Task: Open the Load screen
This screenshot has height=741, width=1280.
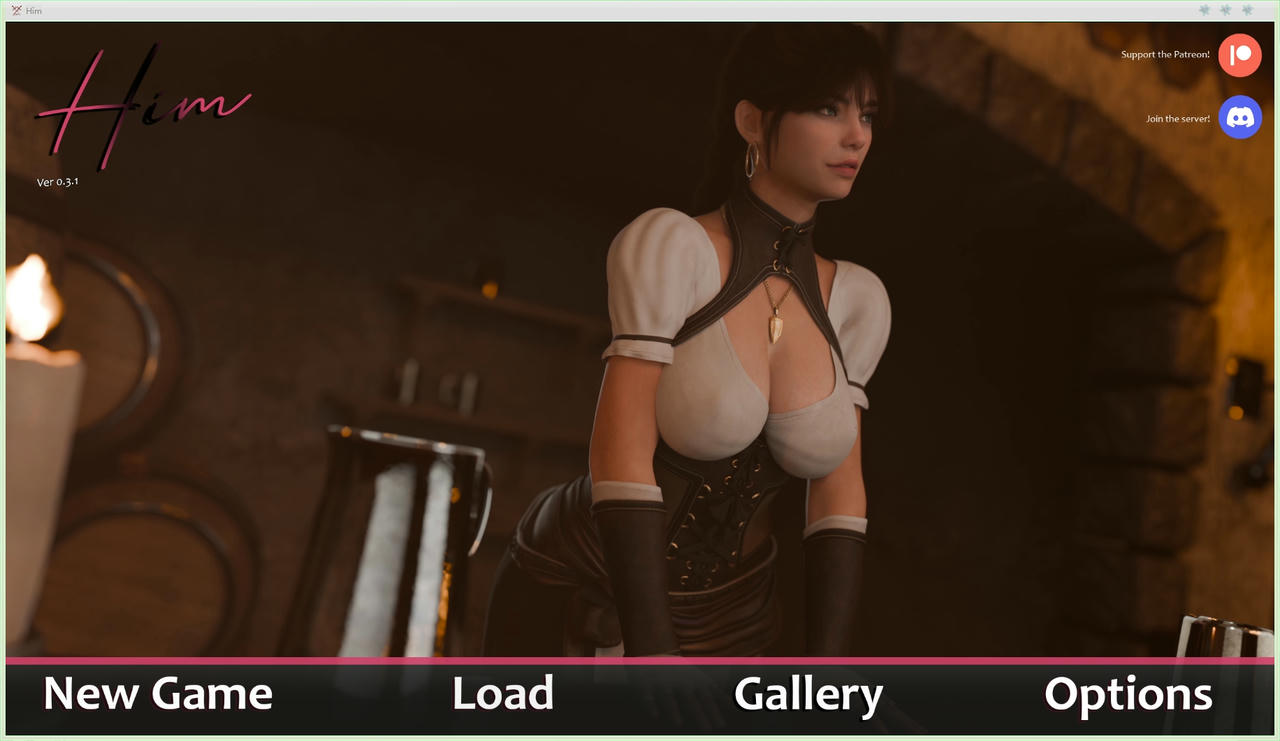Action: click(x=503, y=693)
